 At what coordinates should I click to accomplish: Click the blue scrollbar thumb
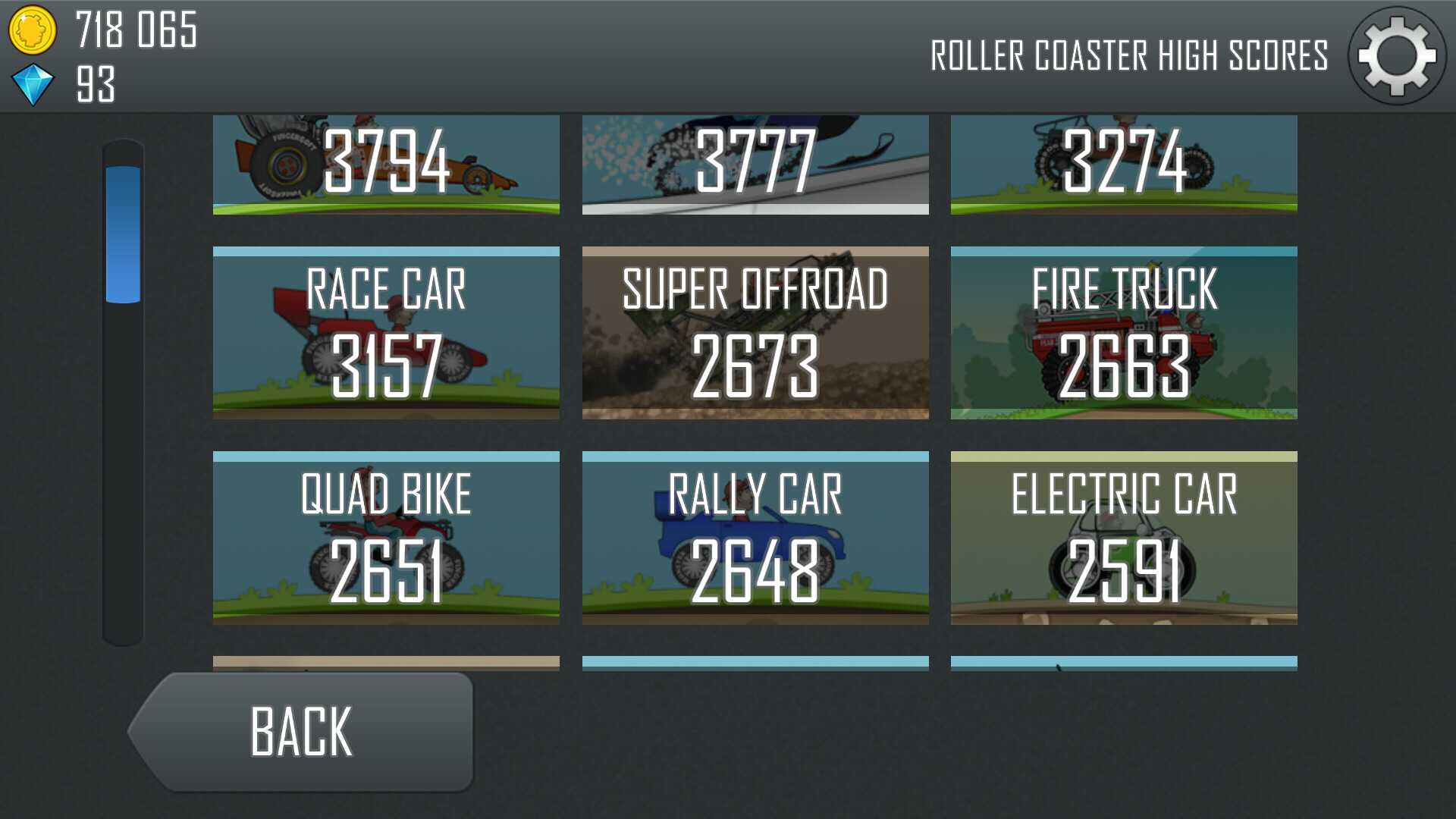click(x=123, y=234)
